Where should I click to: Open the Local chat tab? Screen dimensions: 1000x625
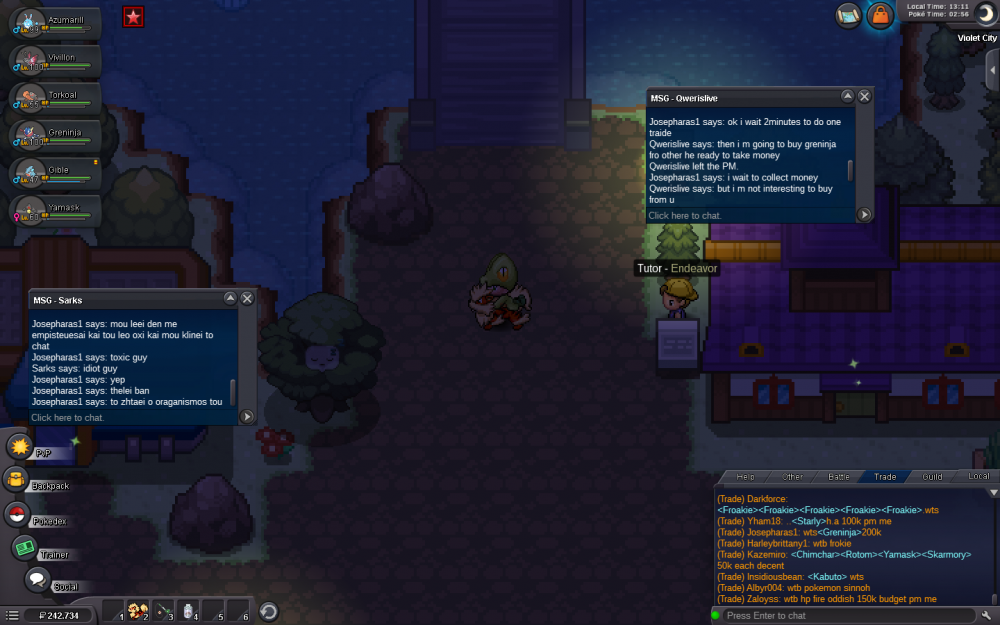point(979,477)
